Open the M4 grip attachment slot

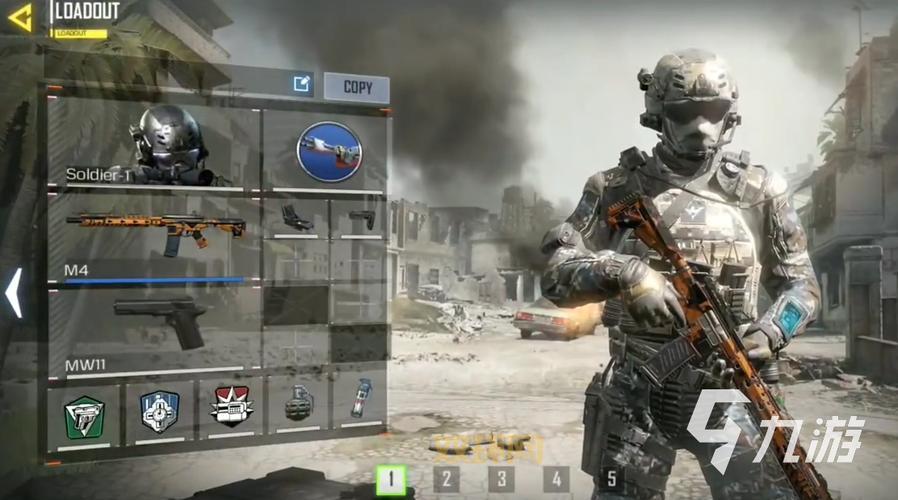[x=296, y=218]
